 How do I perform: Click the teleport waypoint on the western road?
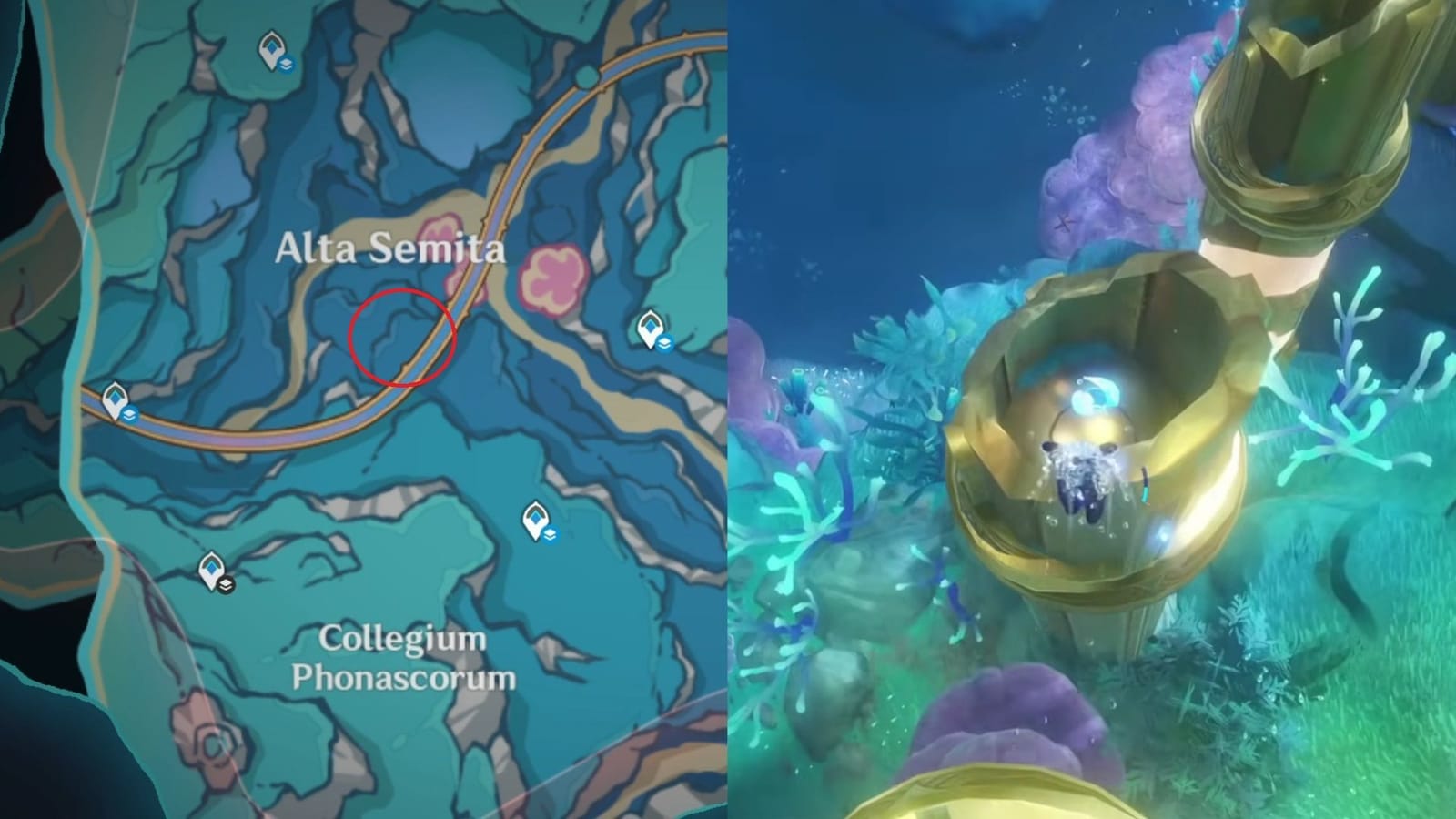(115, 398)
